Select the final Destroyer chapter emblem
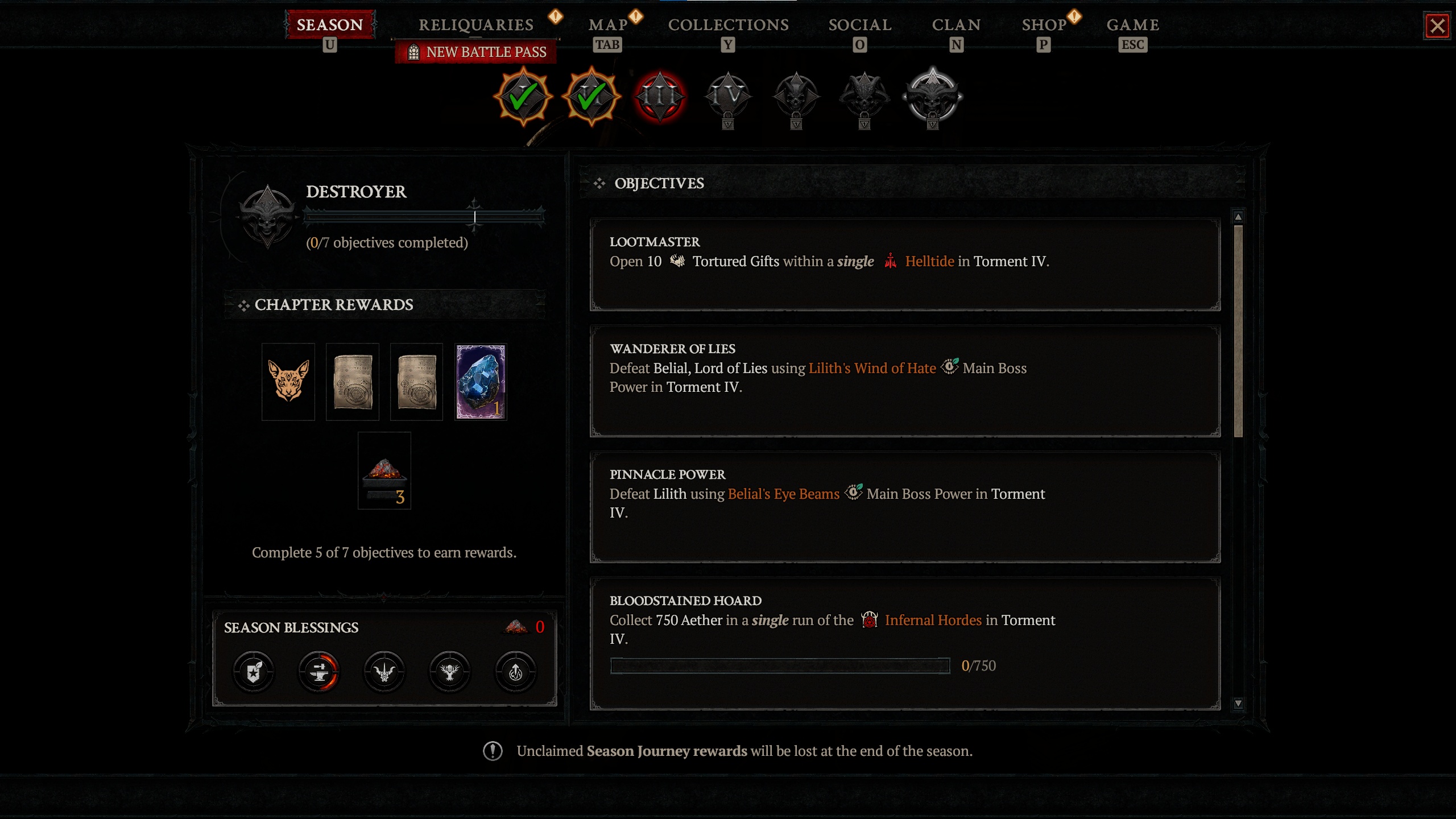Viewport: 1456px width, 819px height. pos(933,98)
